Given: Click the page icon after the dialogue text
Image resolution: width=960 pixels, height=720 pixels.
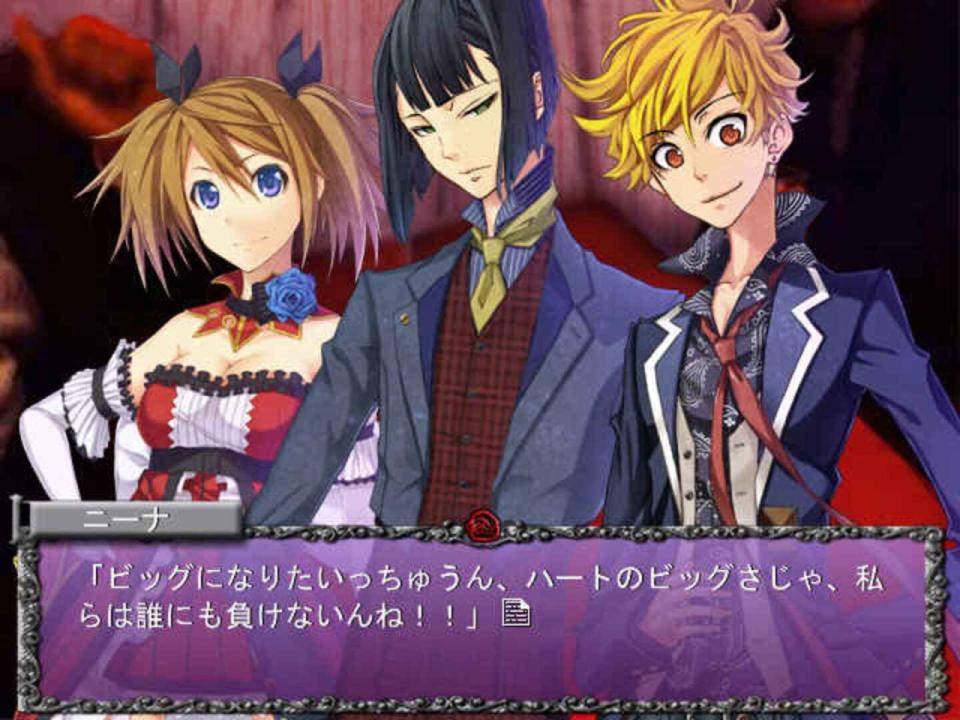Looking at the screenshot, I should (x=516, y=613).
